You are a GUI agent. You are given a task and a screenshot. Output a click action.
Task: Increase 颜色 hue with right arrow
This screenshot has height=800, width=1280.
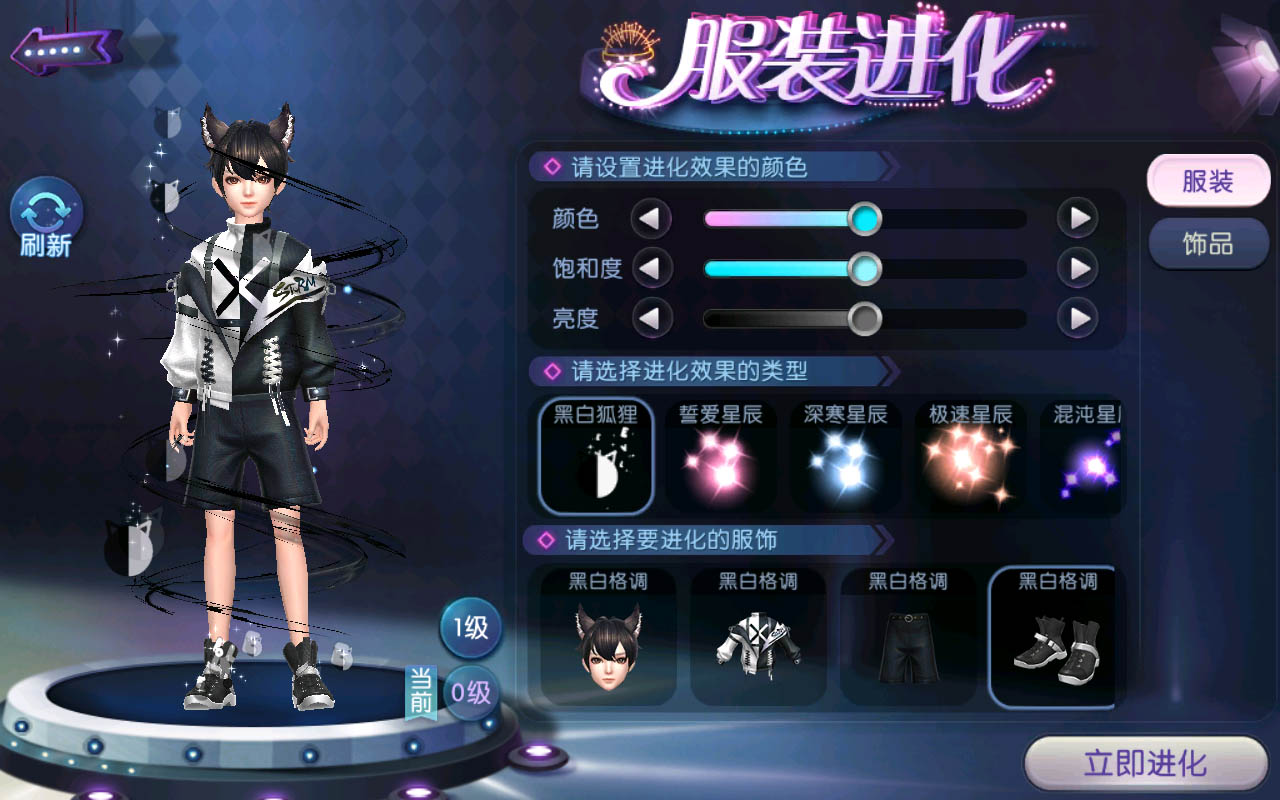1078,218
